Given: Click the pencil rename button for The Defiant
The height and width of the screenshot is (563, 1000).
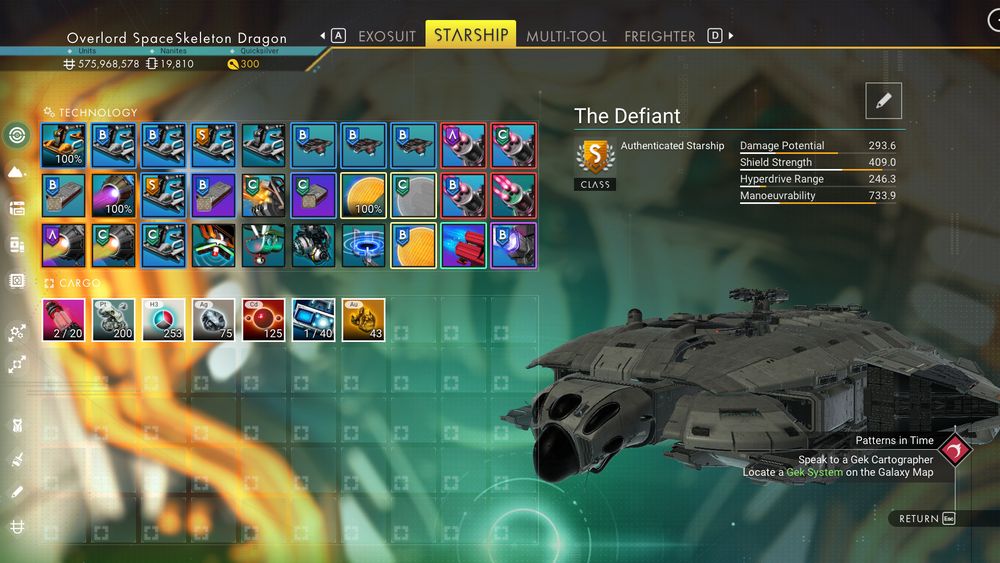Looking at the screenshot, I should (883, 101).
